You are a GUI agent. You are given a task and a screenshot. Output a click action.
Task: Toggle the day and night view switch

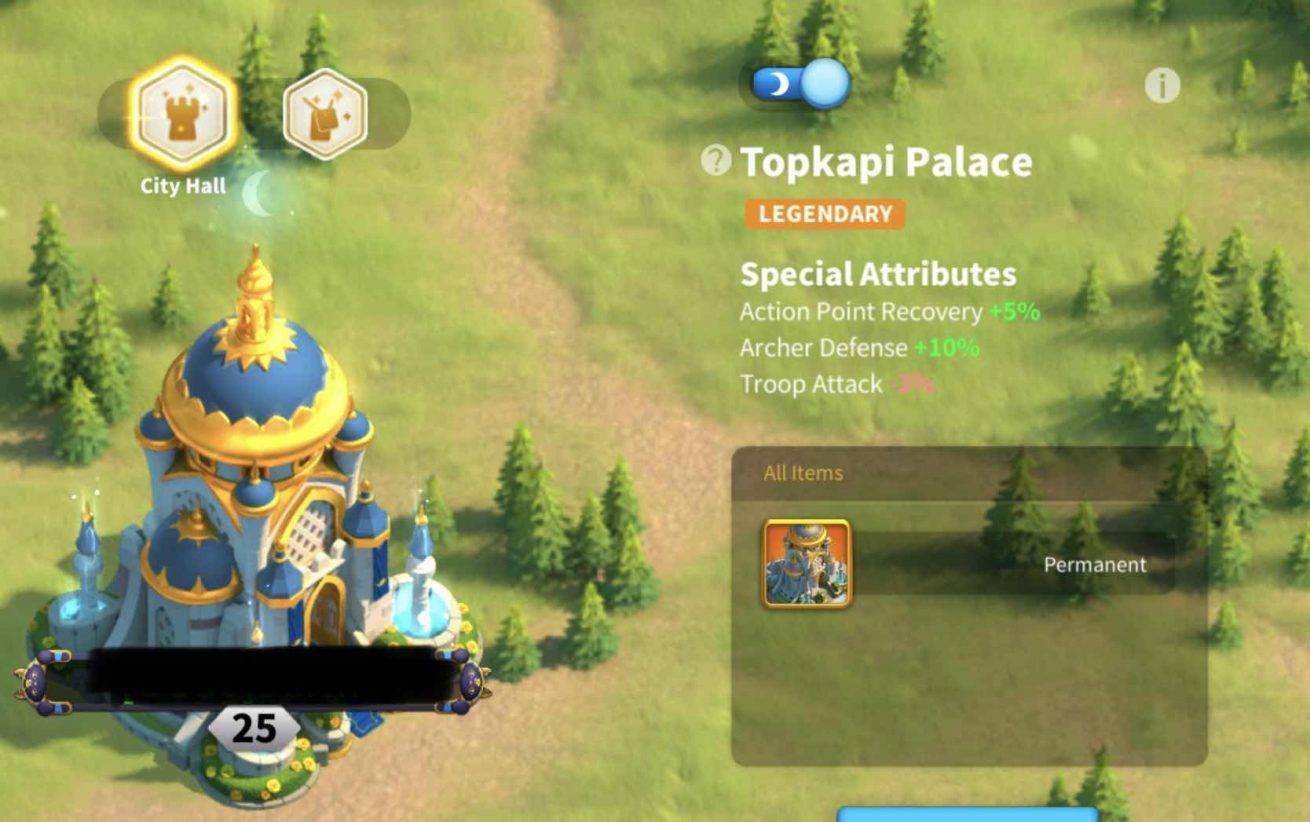pyautogui.click(x=800, y=83)
